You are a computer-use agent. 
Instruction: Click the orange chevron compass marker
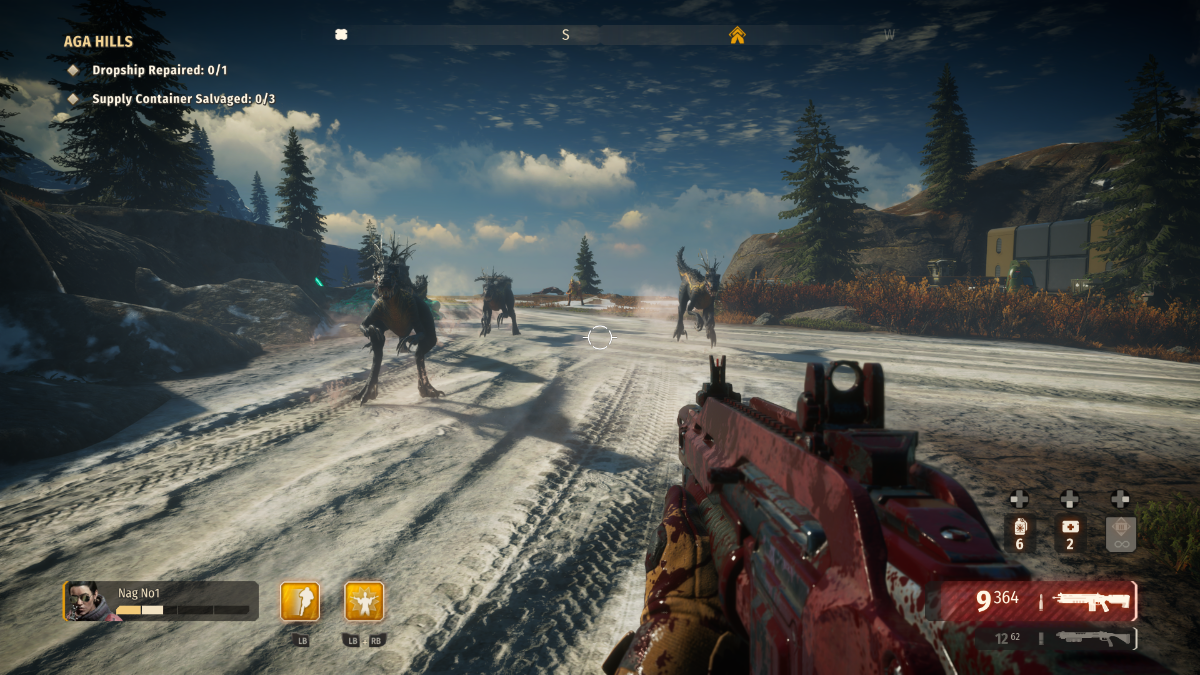point(737,36)
